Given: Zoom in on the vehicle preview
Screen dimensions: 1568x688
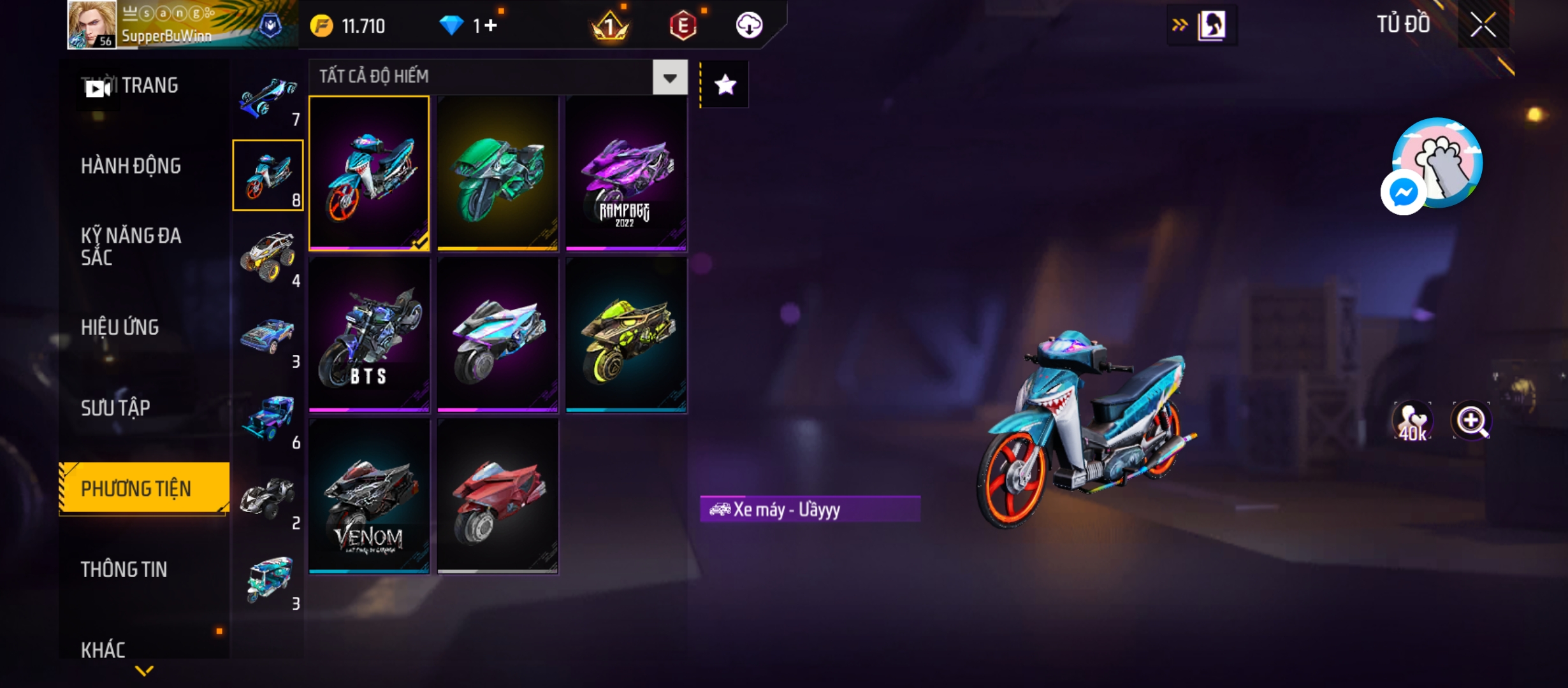Looking at the screenshot, I should tap(1471, 420).
